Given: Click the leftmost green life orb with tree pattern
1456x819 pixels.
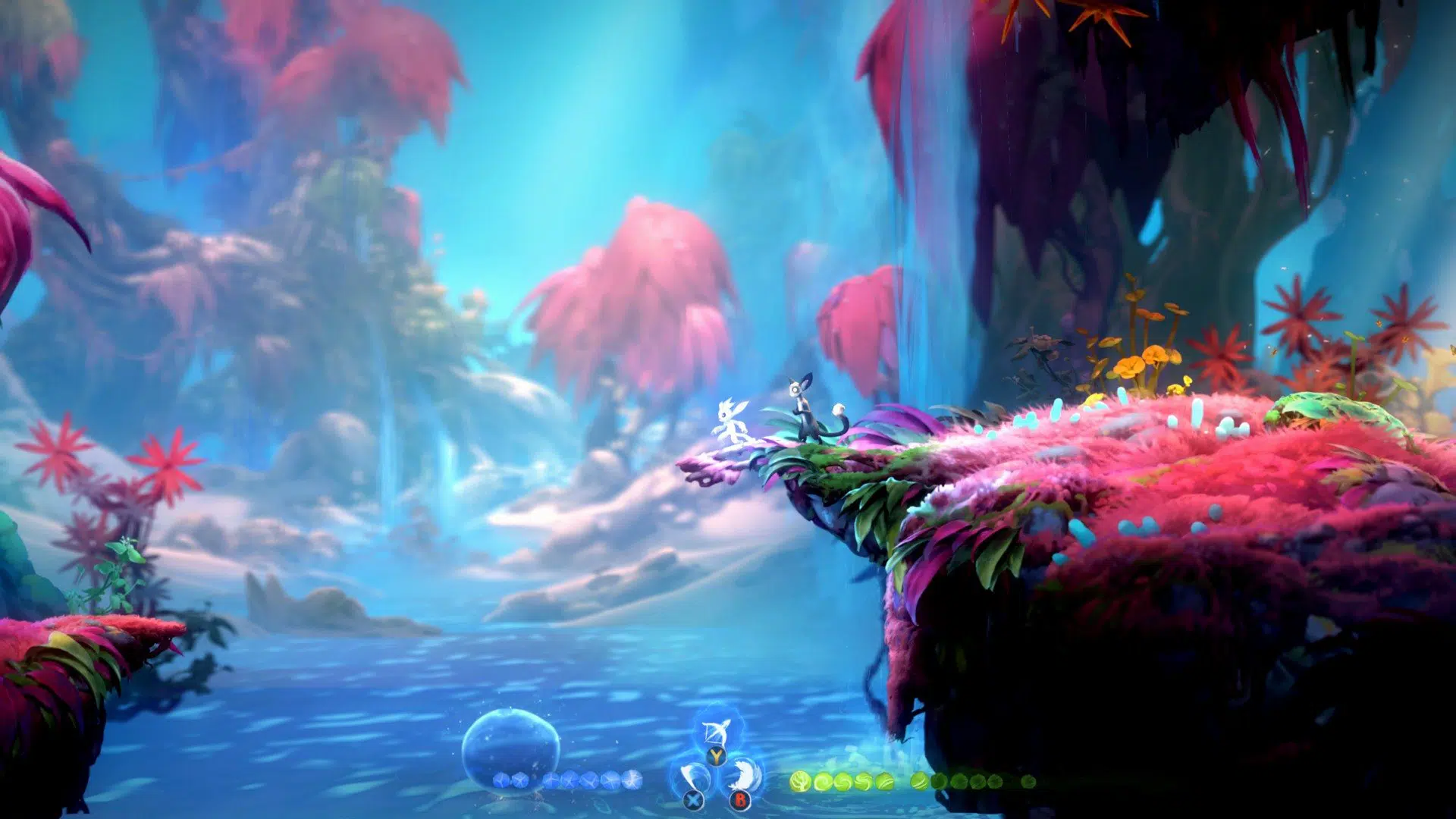Looking at the screenshot, I should (800, 781).
